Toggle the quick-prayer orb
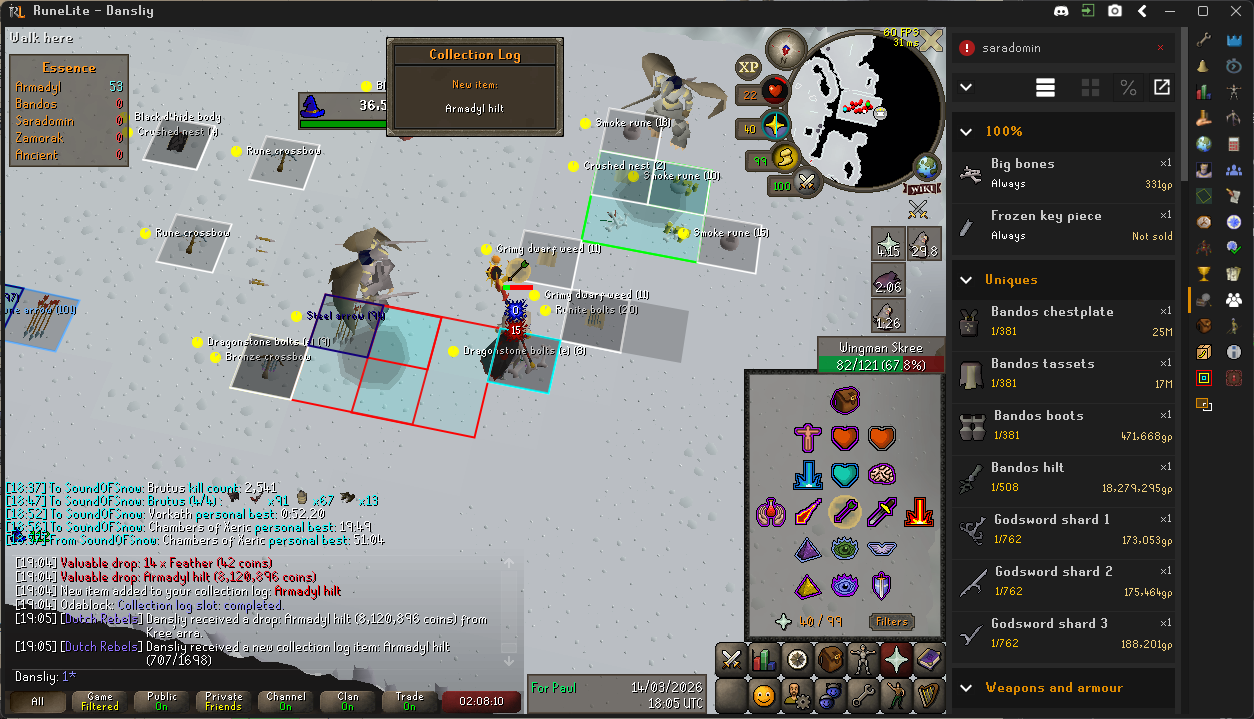1254x719 pixels. pyautogui.click(x=775, y=127)
